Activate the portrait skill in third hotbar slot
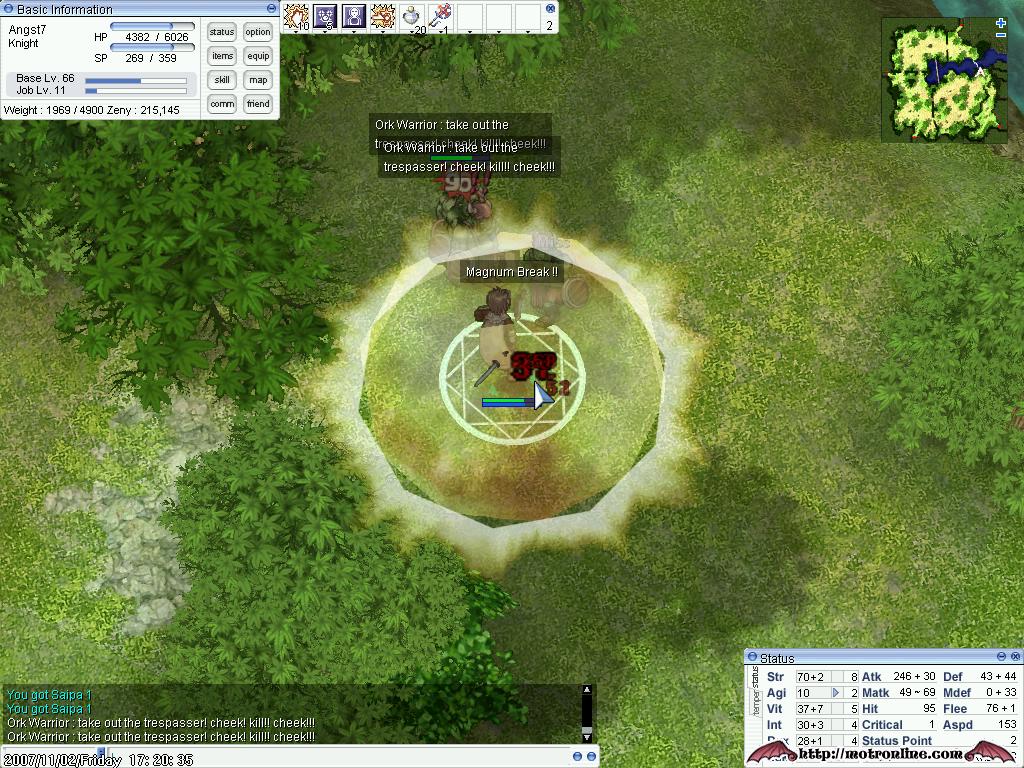1024x768 pixels. point(354,16)
